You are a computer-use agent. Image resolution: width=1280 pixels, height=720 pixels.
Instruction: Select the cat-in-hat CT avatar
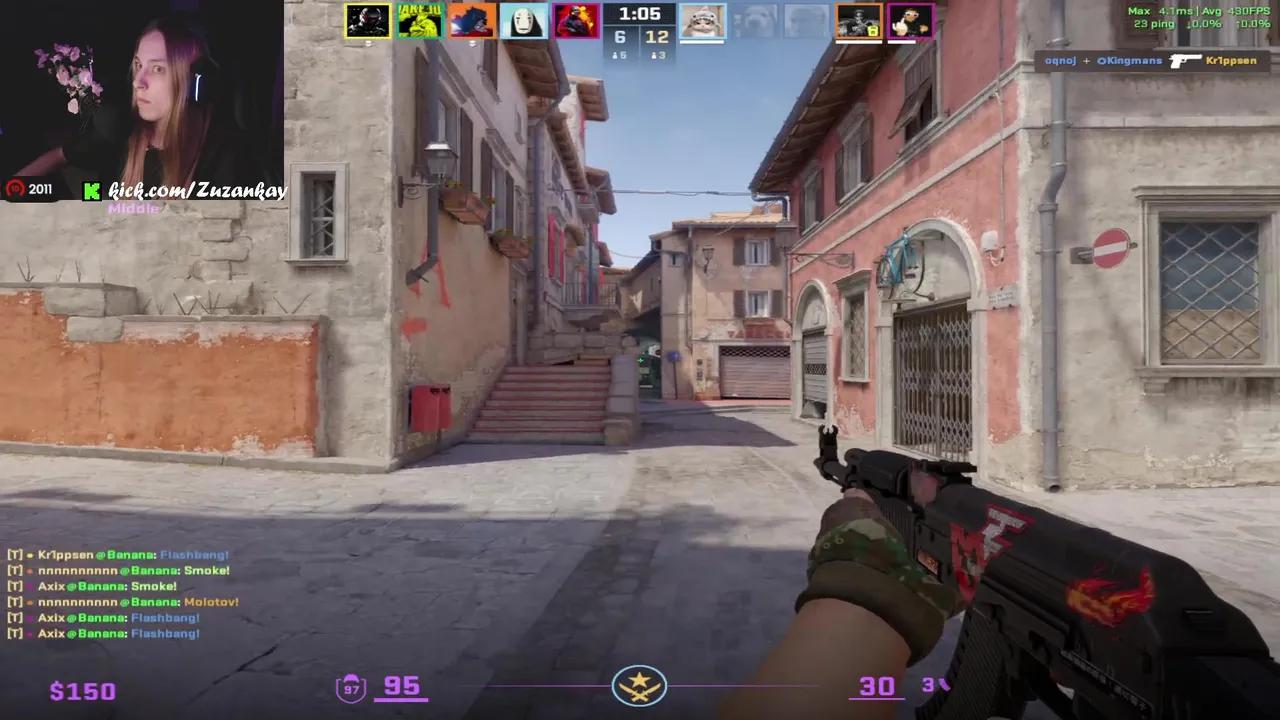pyautogui.click(x=703, y=22)
